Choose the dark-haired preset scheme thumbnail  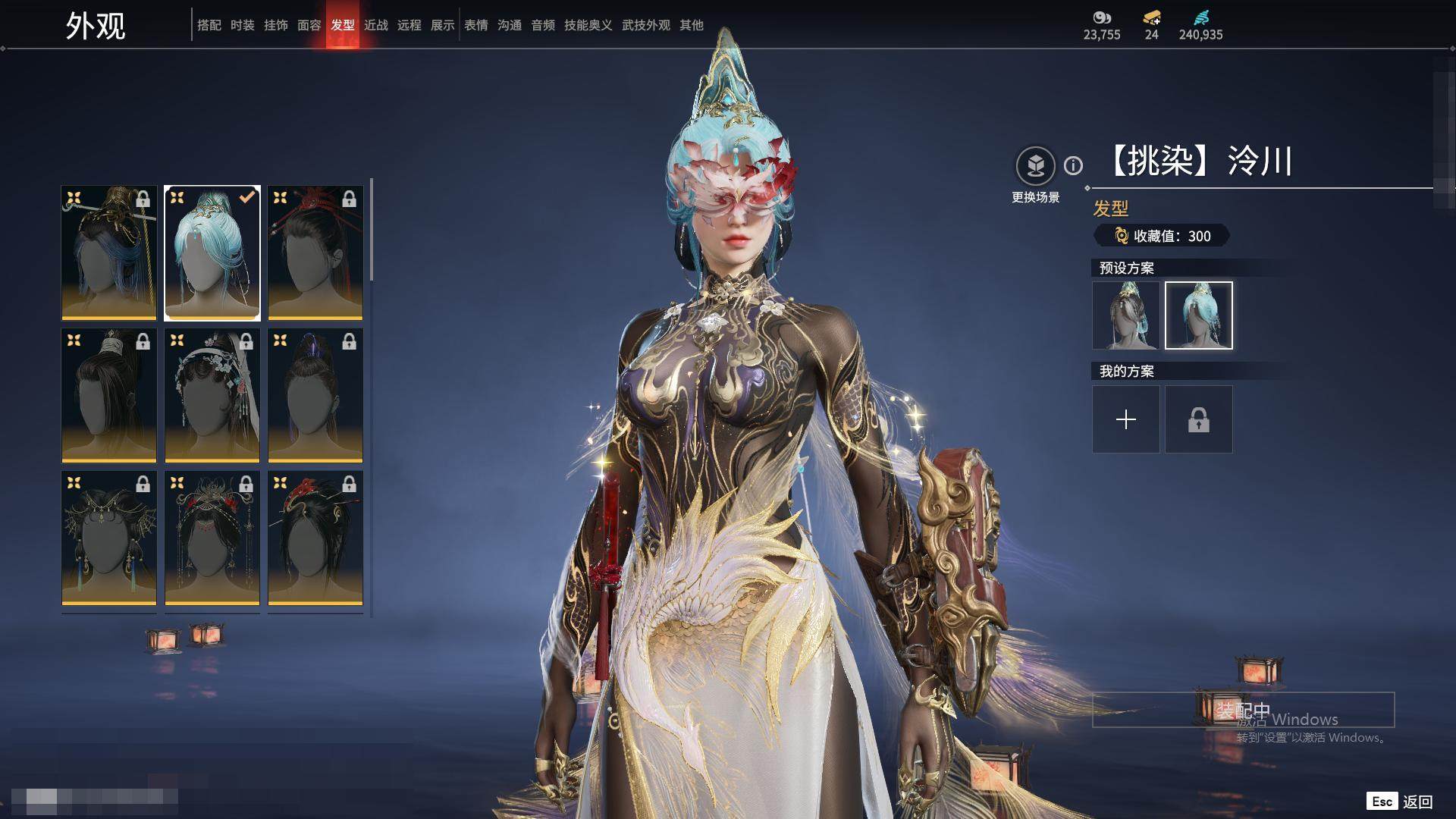1125,315
